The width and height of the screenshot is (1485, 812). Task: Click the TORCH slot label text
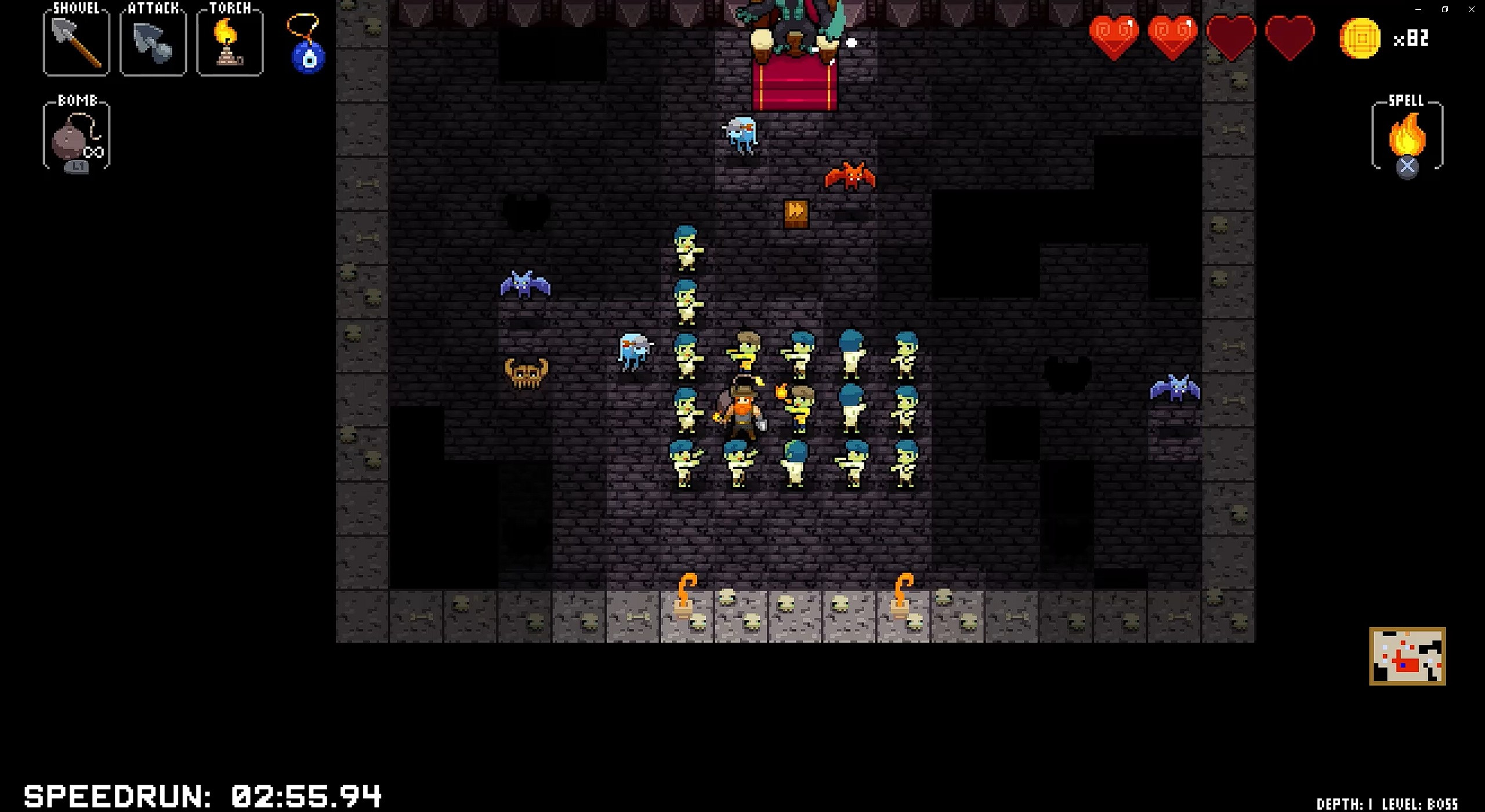(x=230, y=8)
